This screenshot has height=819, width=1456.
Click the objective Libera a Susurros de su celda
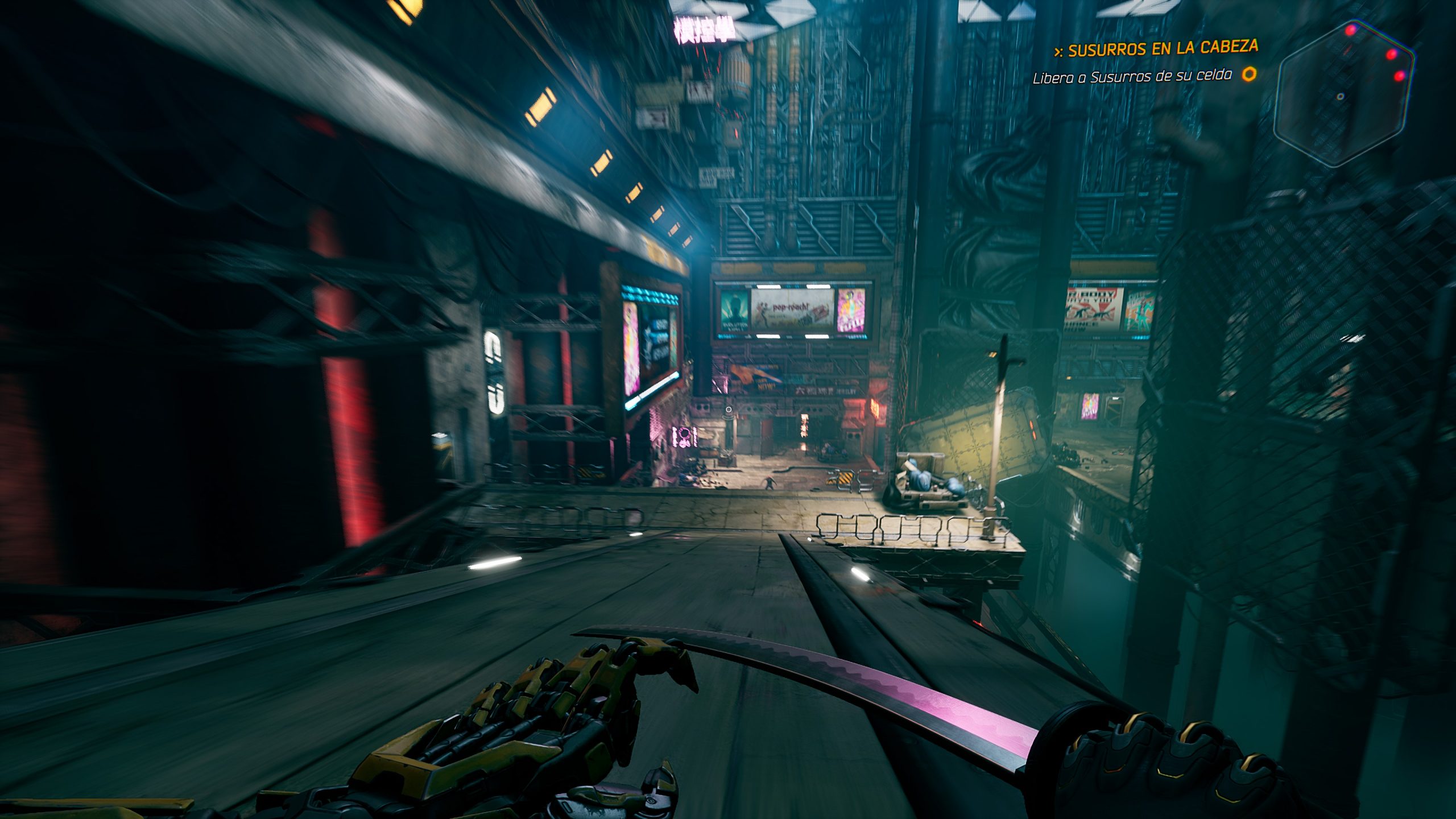1132,77
